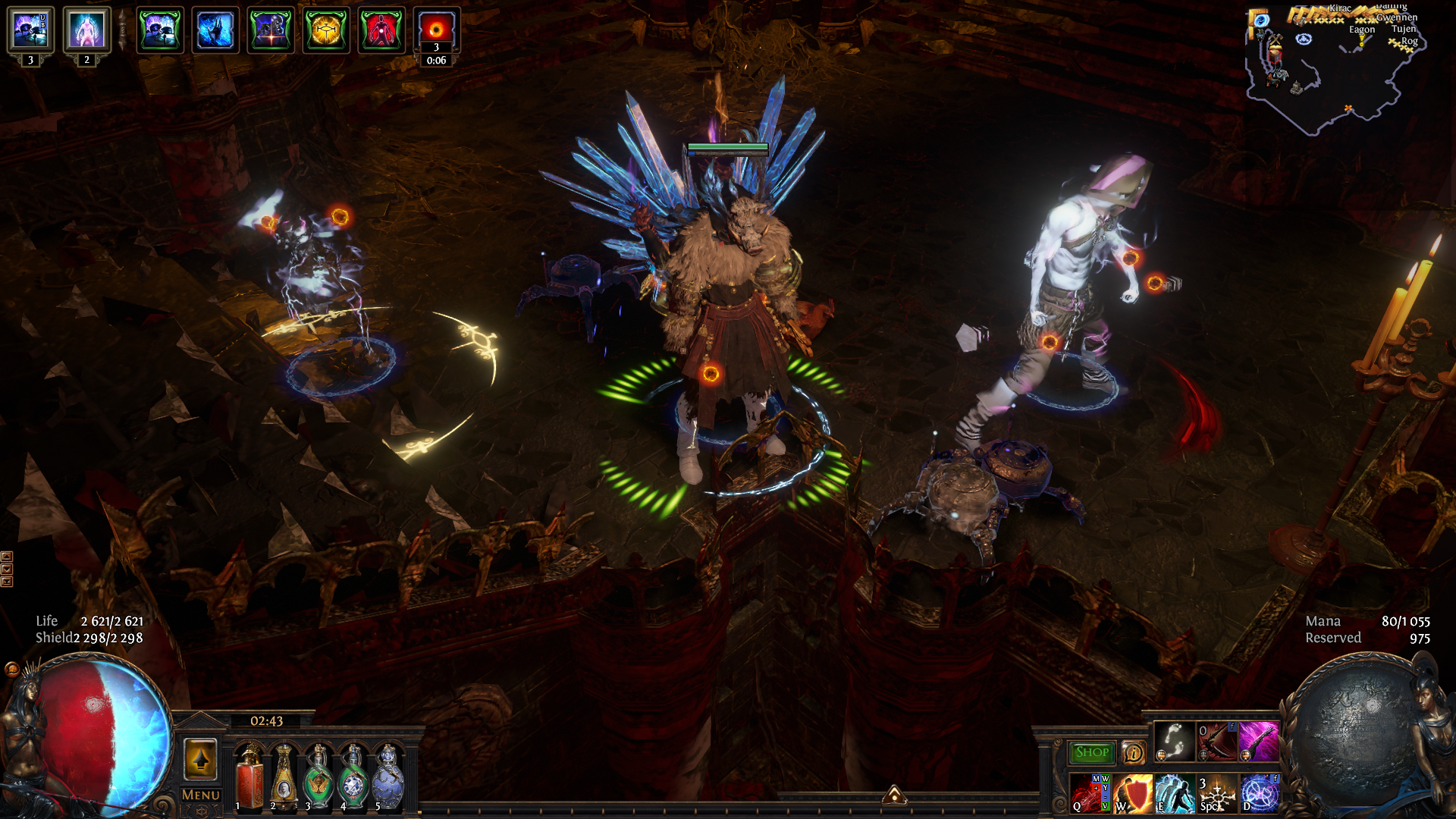Activate the red blood skill bound to Q
This screenshot has height=819, width=1456.
click(x=1090, y=793)
